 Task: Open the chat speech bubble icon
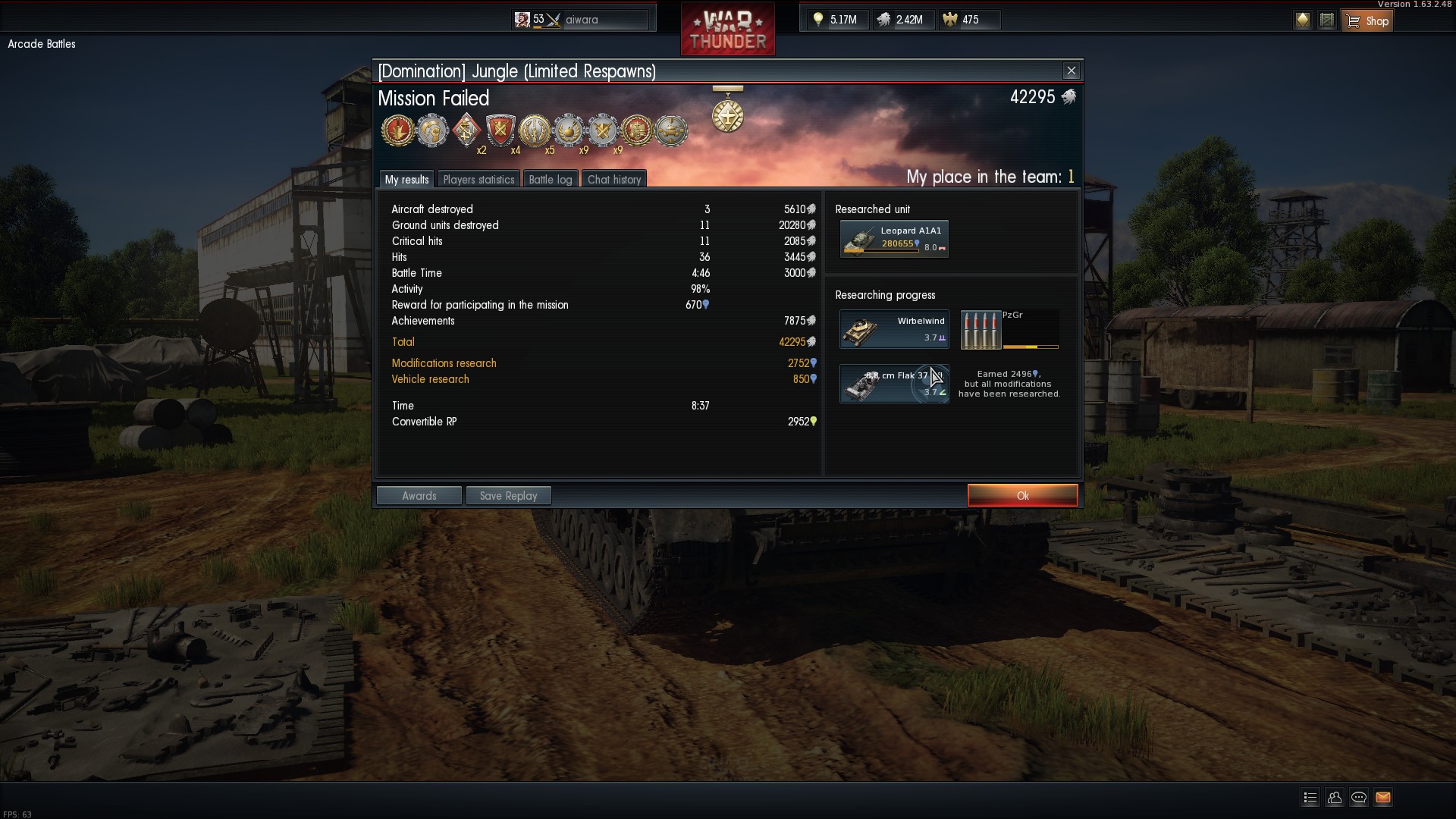click(x=1358, y=797)
